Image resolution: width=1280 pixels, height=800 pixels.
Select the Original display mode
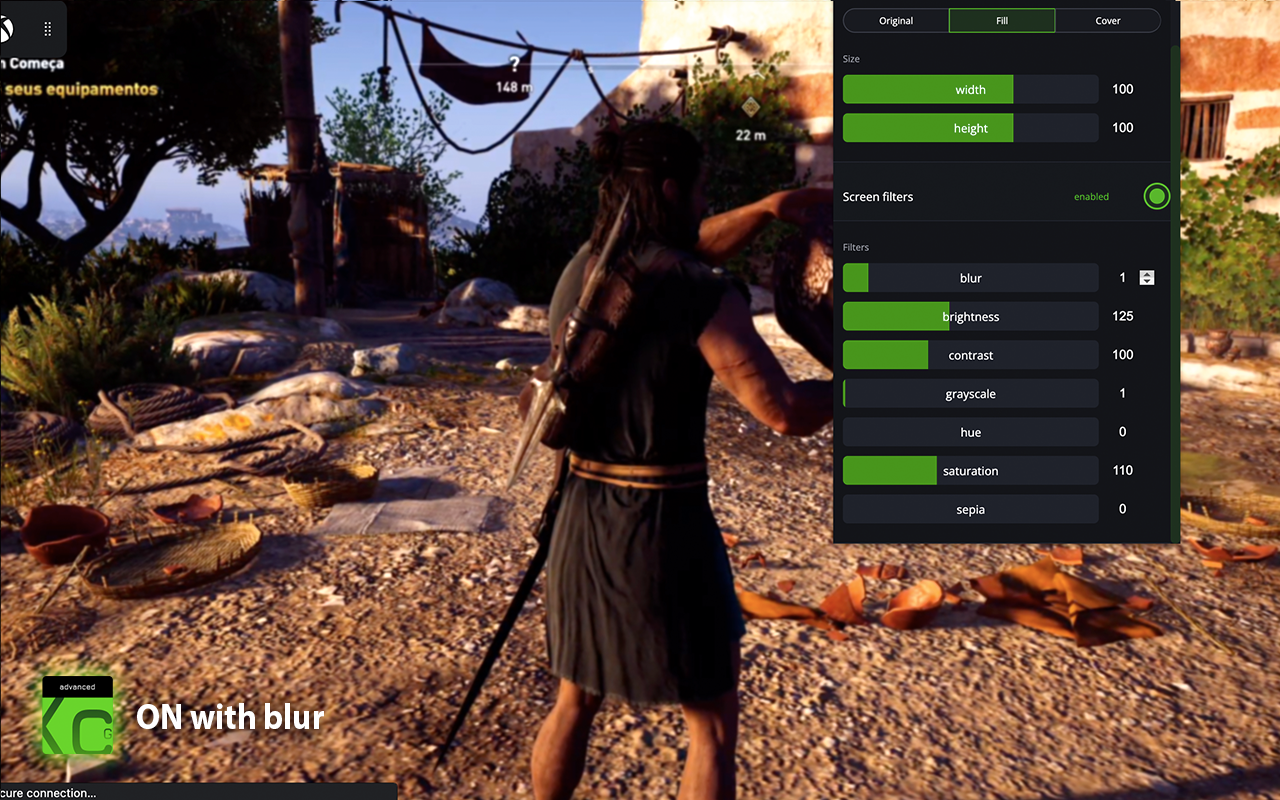pos(896,20)
